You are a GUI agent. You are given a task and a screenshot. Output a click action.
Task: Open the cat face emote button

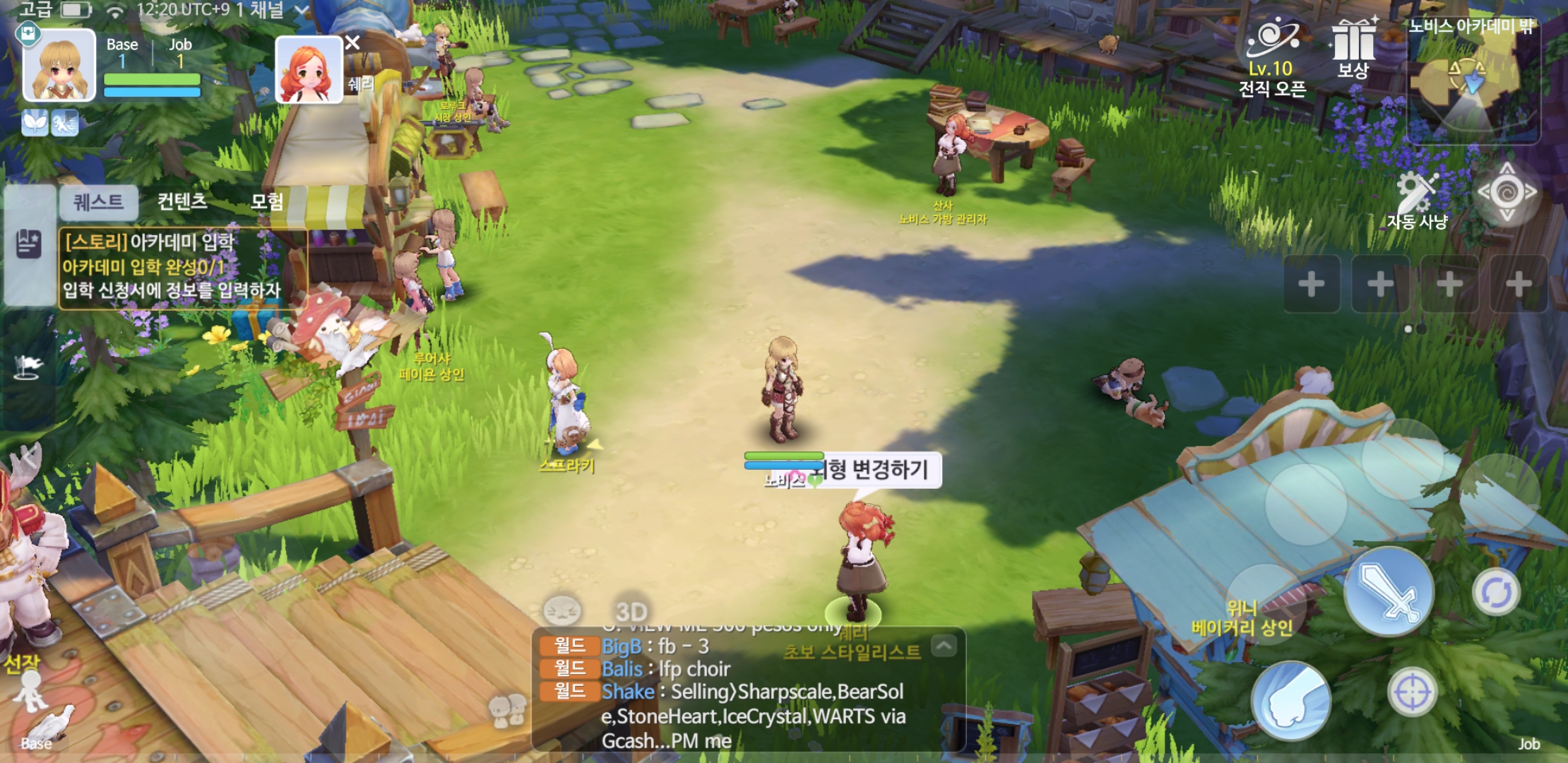click(562, 610)
